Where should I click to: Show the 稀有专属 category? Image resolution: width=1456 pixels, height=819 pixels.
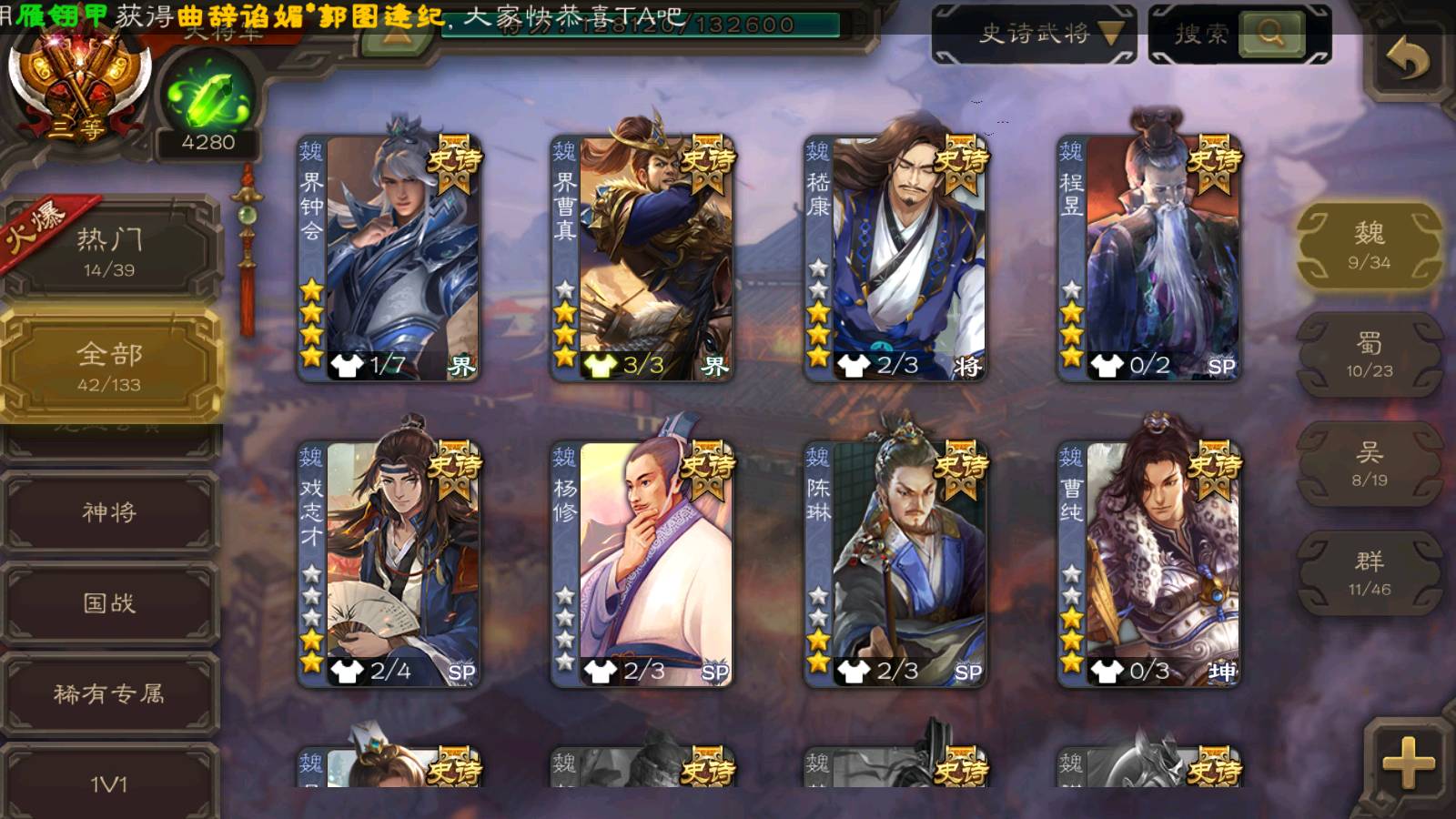coord(110,694)
